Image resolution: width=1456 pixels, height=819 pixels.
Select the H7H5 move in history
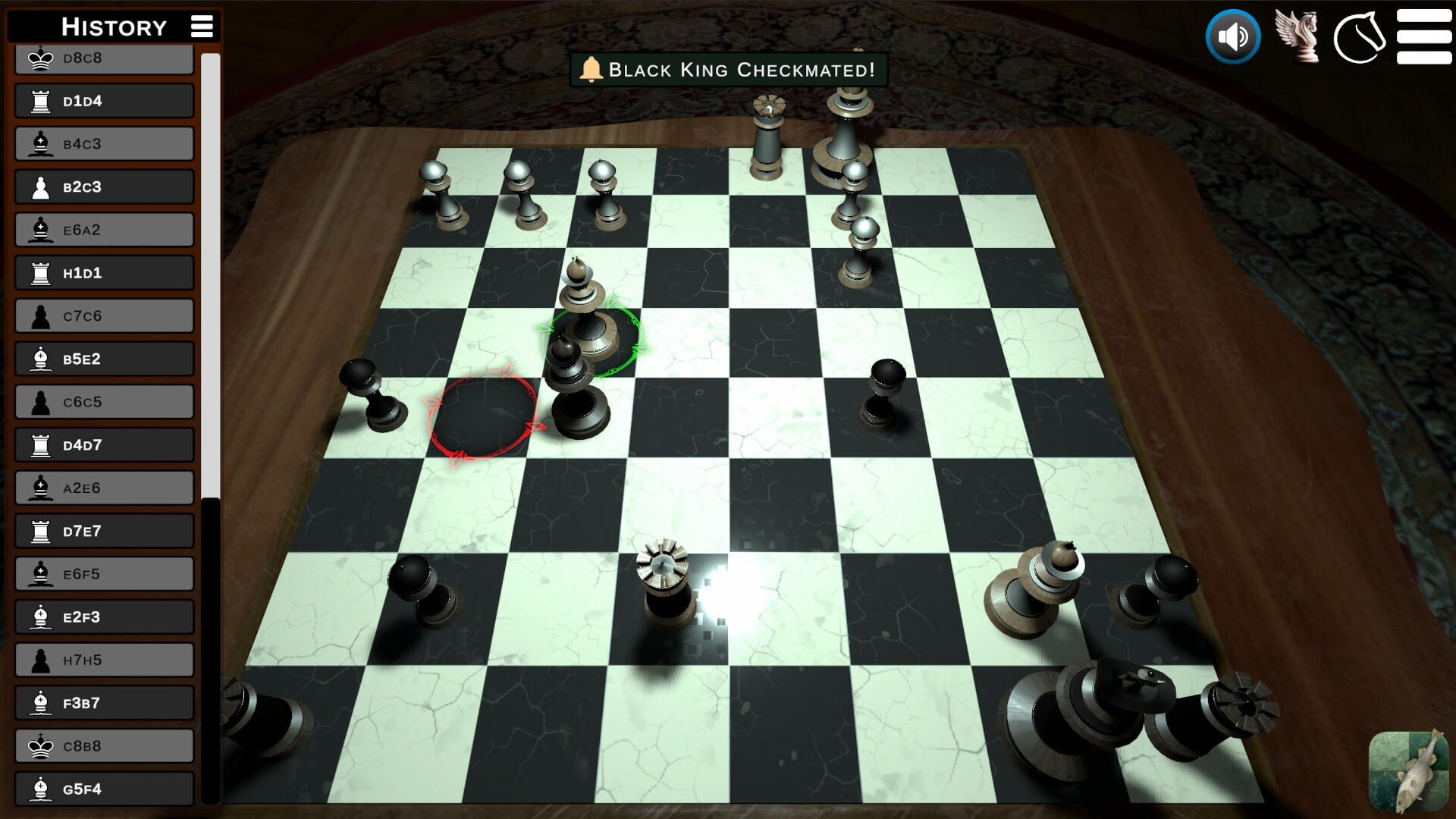point(104,659)
